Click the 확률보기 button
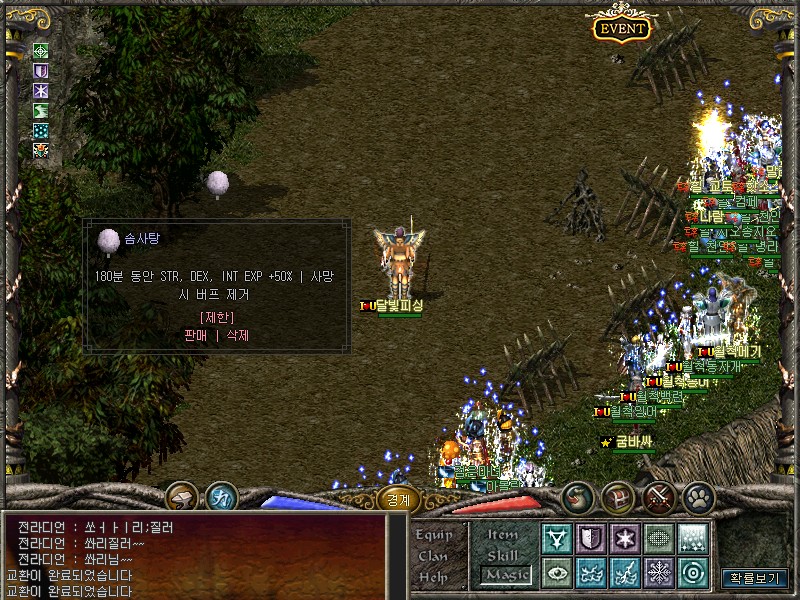The height and width of the screenshot is (600, 800). pos(754,578)
